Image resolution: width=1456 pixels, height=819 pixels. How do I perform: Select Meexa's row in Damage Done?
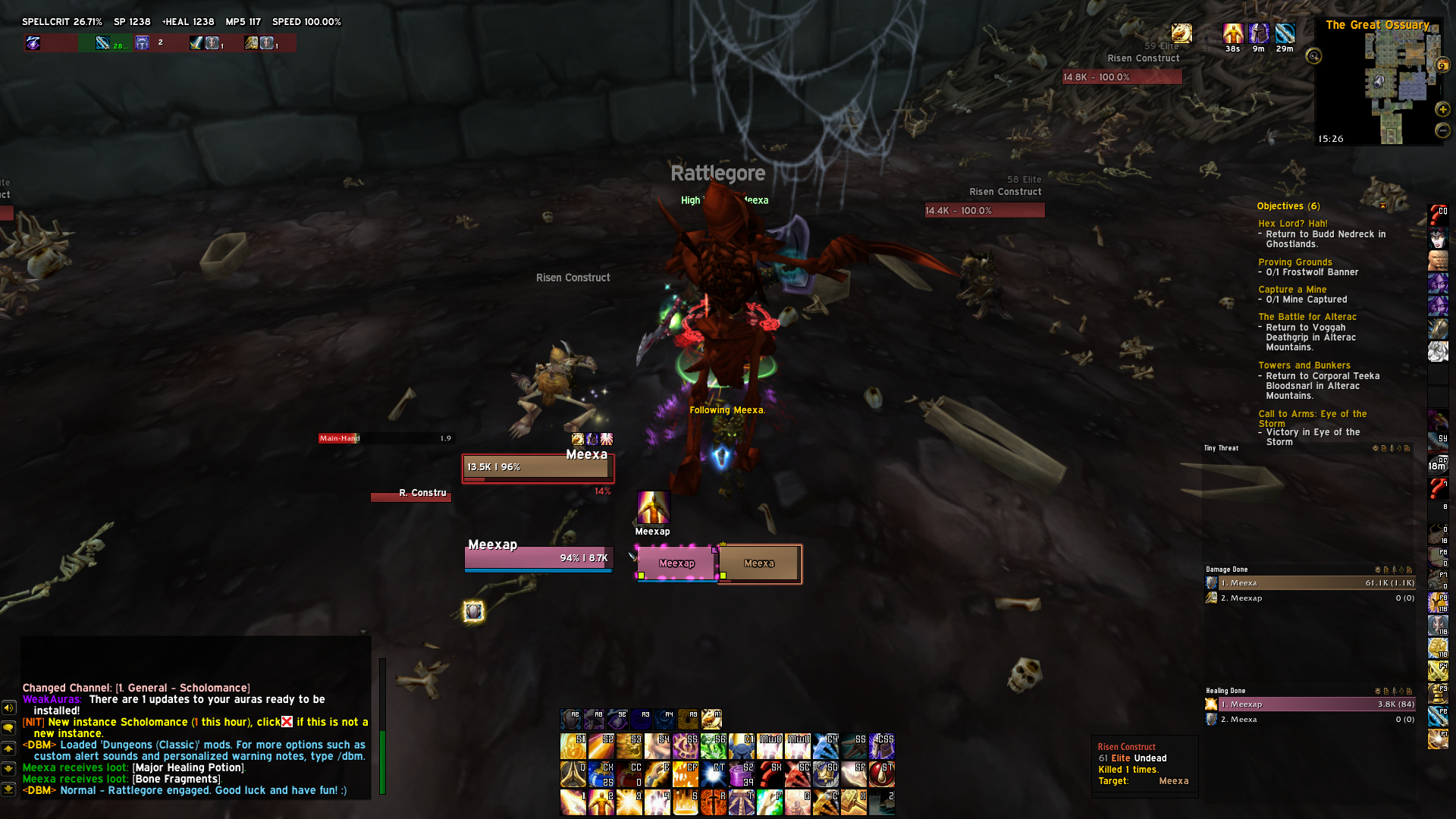point(1310,583)
